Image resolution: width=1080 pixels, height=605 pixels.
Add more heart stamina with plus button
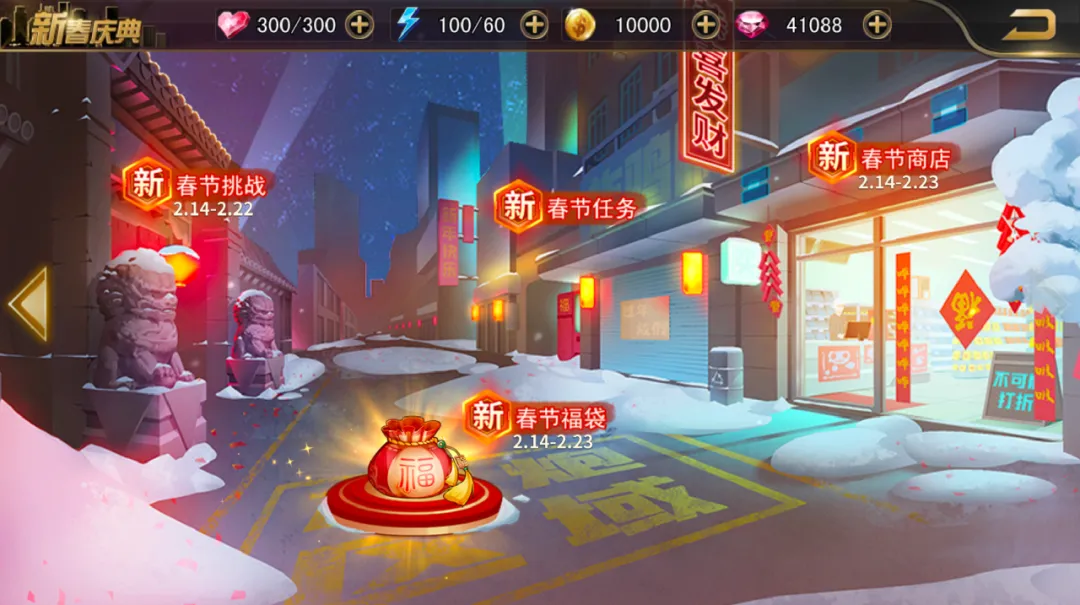pos(359,25)
